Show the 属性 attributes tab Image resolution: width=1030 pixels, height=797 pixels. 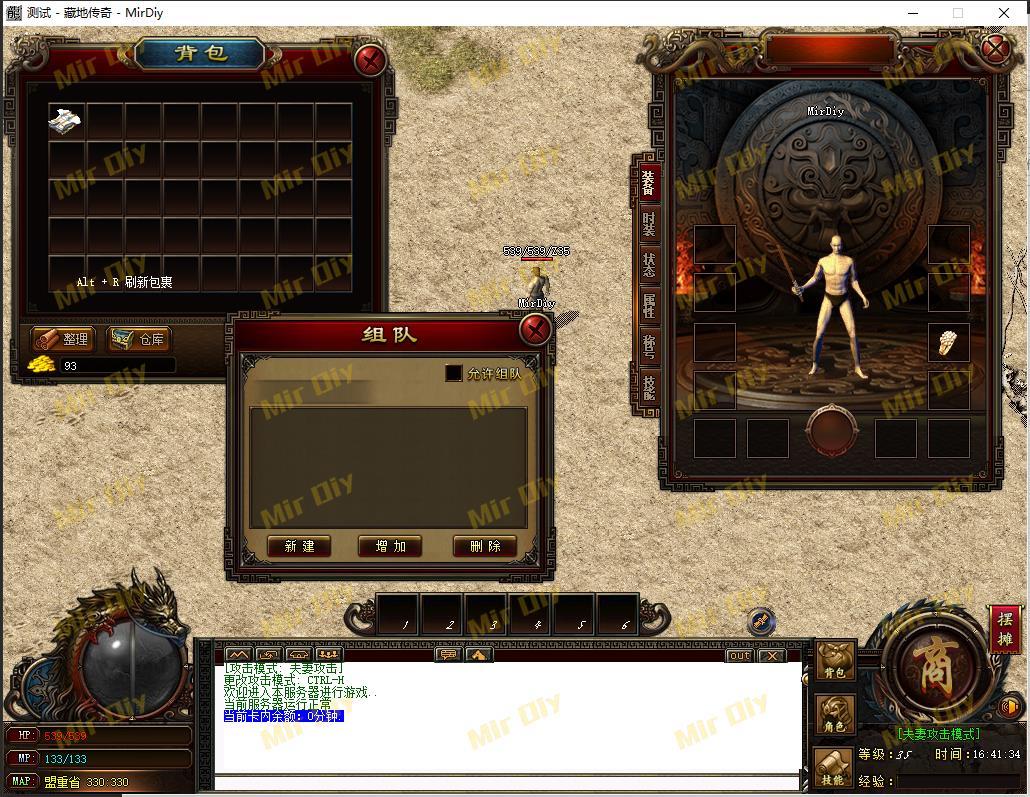point(648,305)
